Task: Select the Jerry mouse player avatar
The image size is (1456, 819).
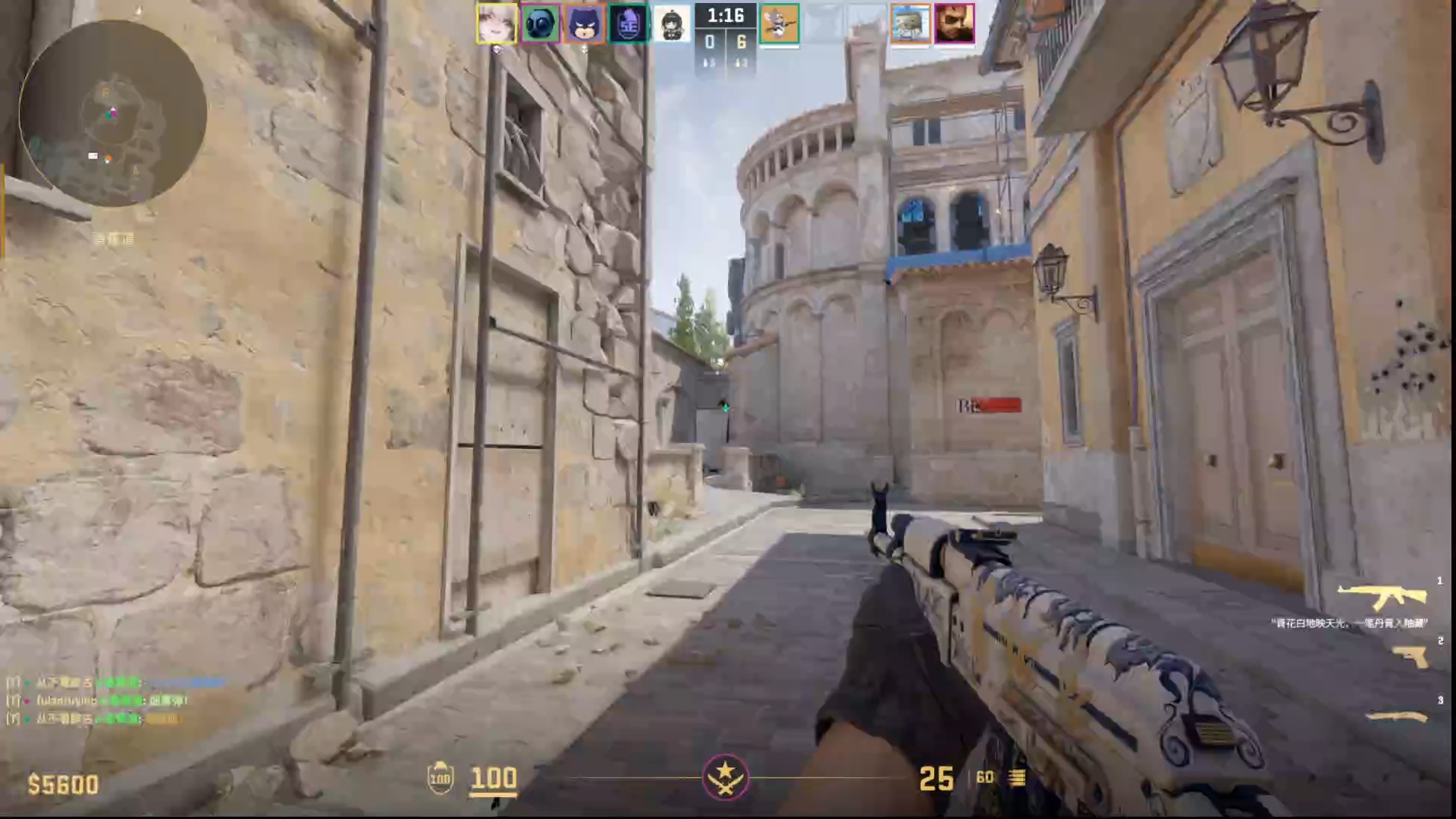Action: (779, 24)
